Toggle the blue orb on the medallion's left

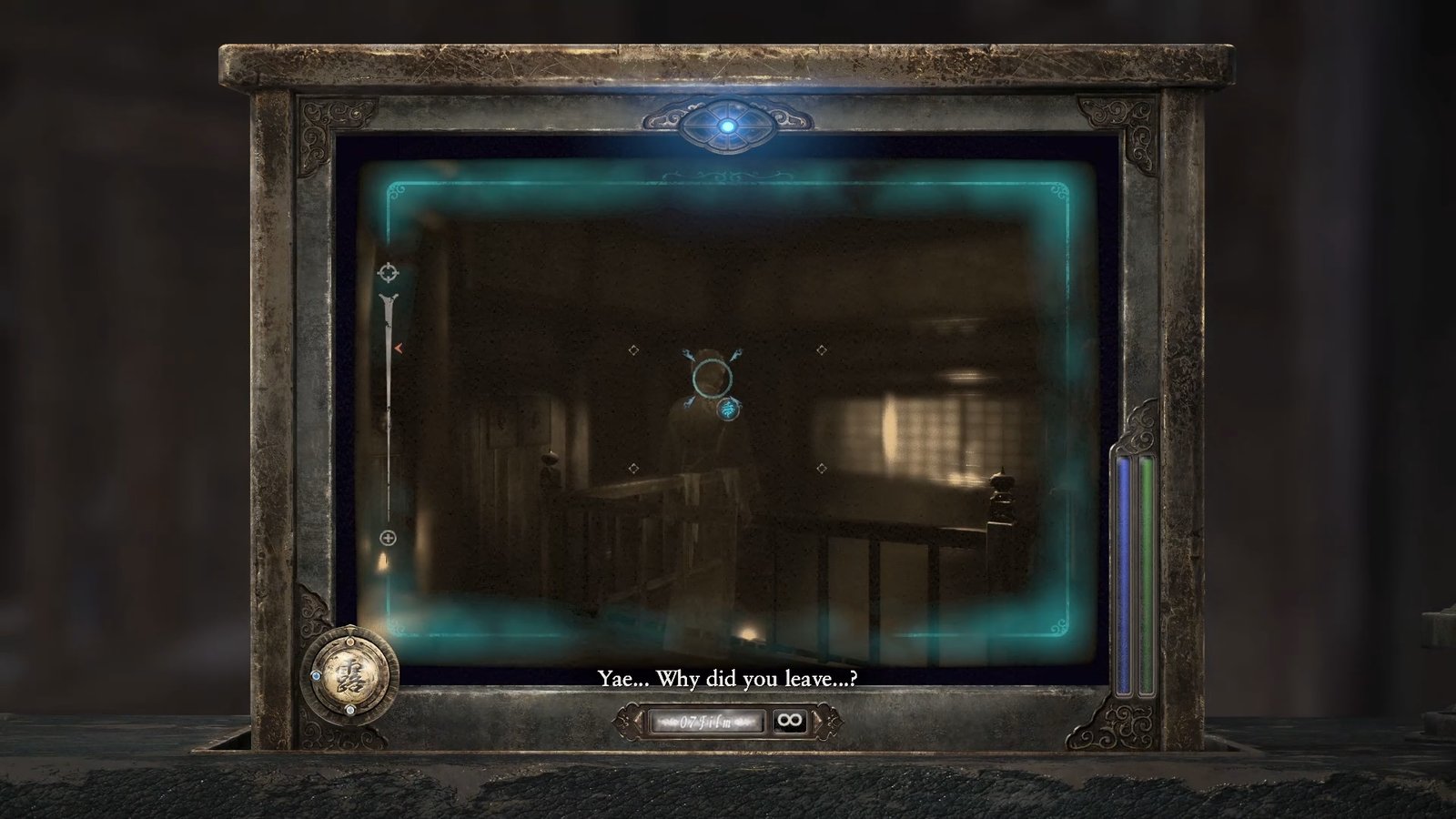315,675
